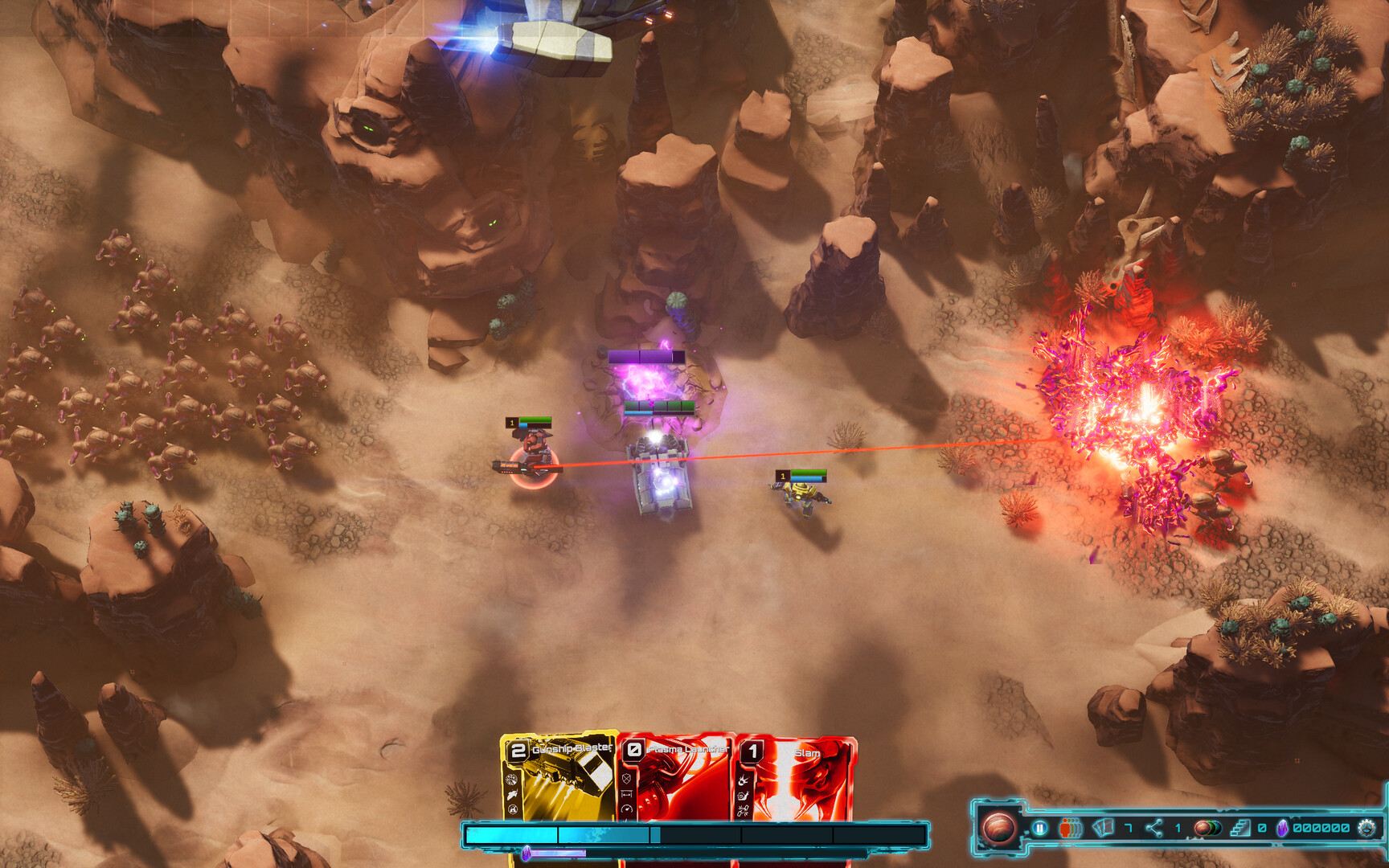Click the purple crystal resource icon
The image size is (1389, 868).
point(1283,829)
